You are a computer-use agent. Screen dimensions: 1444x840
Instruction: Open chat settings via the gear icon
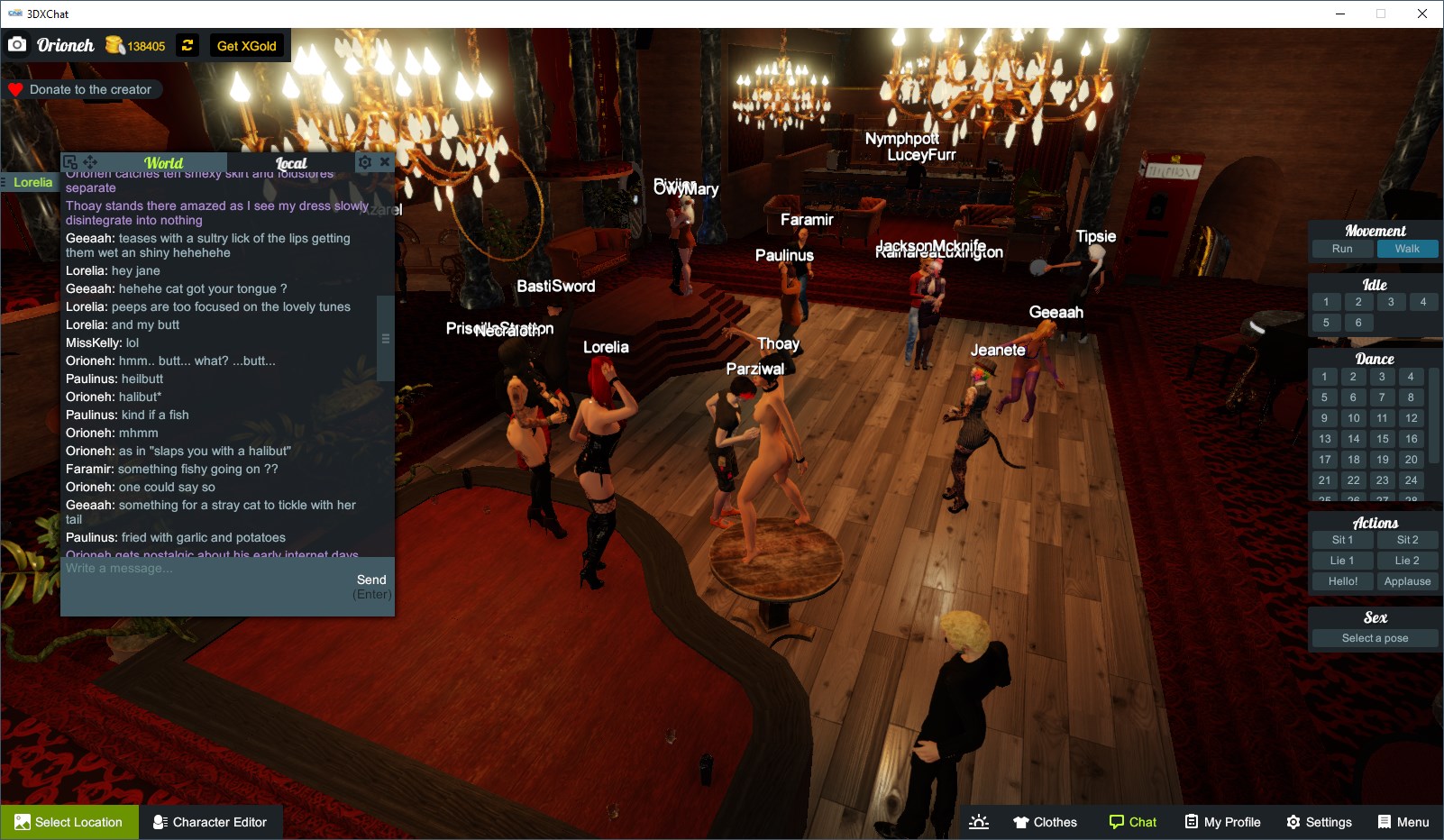[364, 162]
